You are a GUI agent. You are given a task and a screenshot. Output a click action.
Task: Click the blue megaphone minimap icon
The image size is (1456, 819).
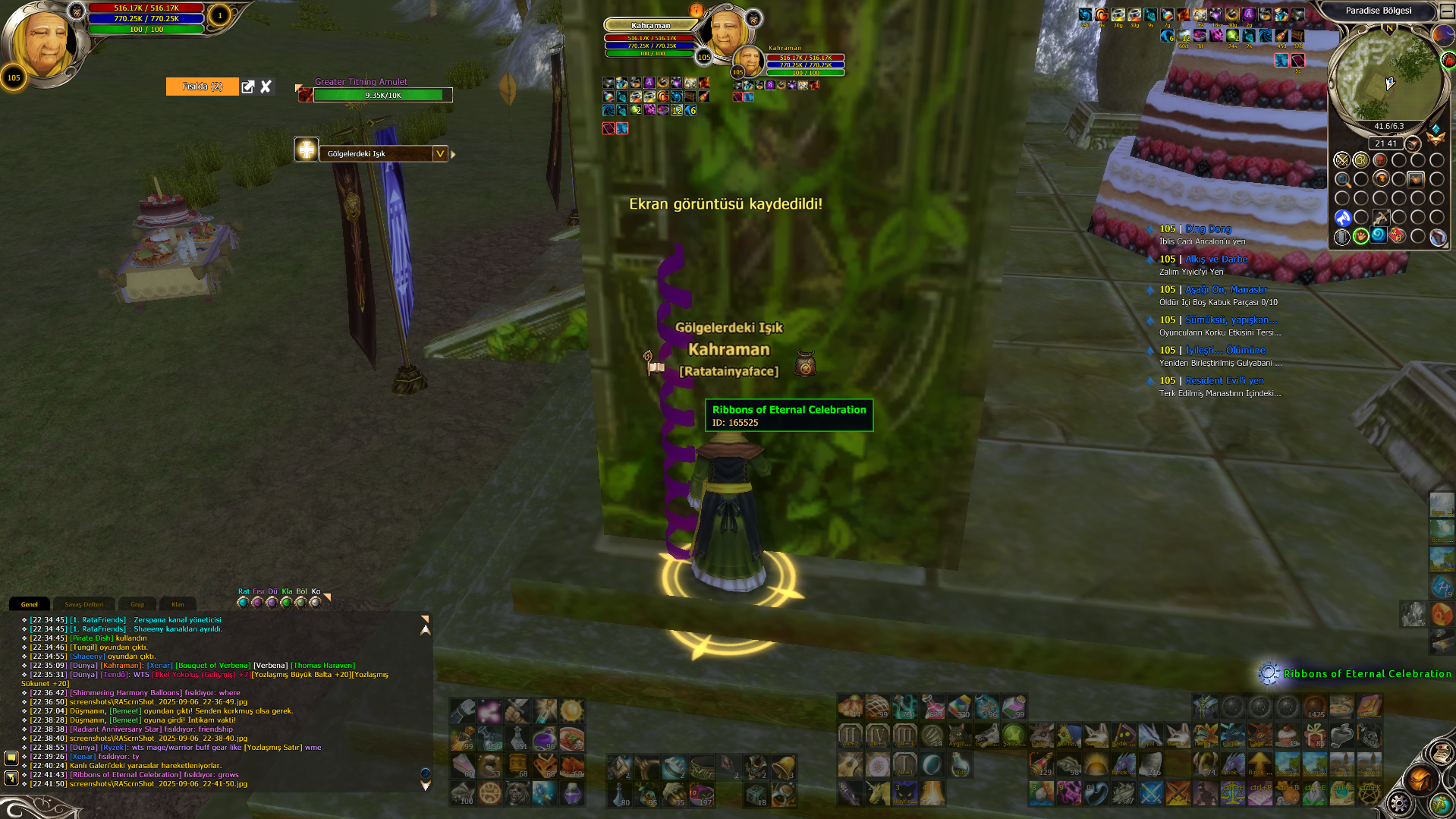(x=1342, y=218)
